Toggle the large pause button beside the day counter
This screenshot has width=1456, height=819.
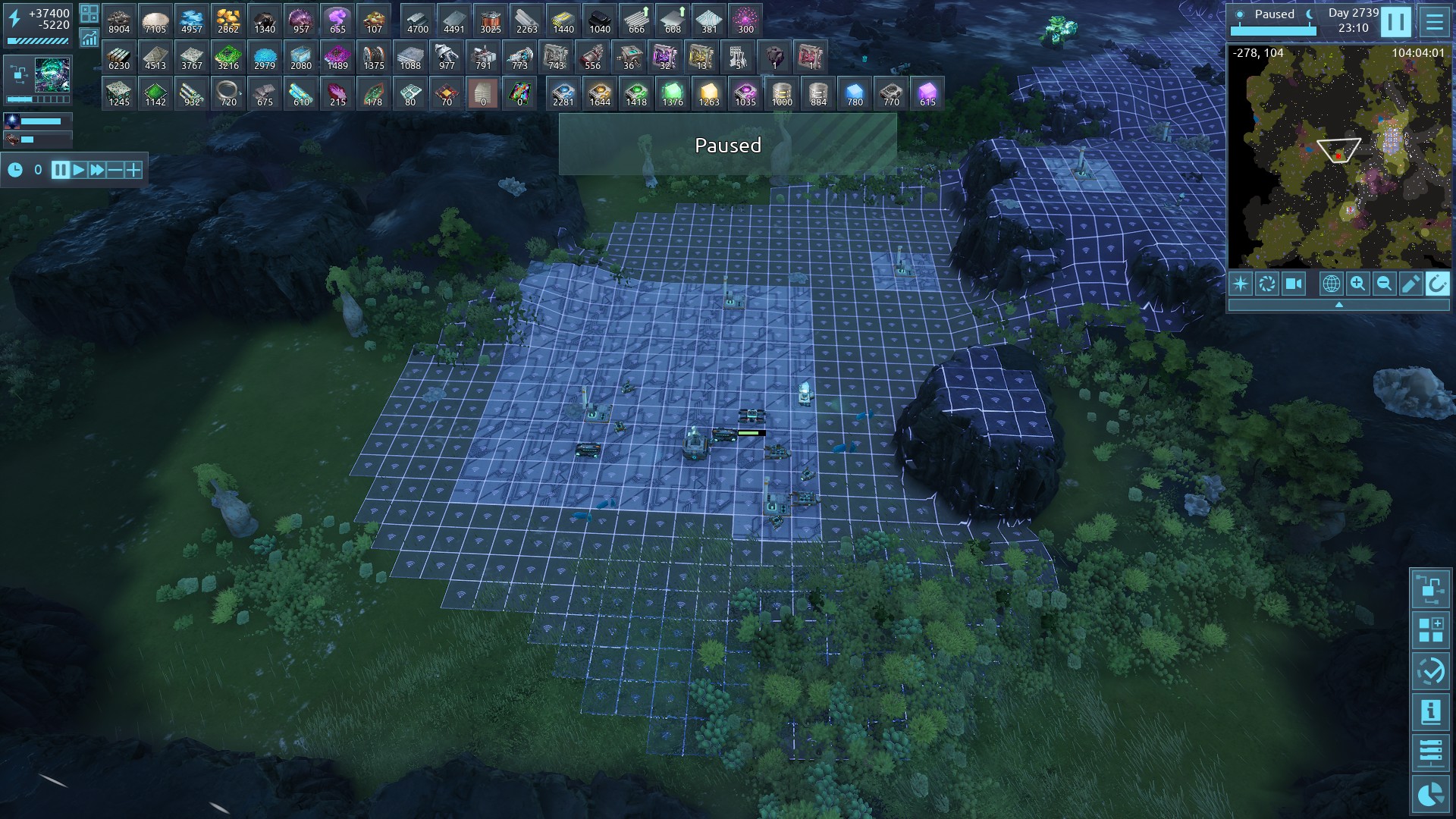pos(1395,22)
